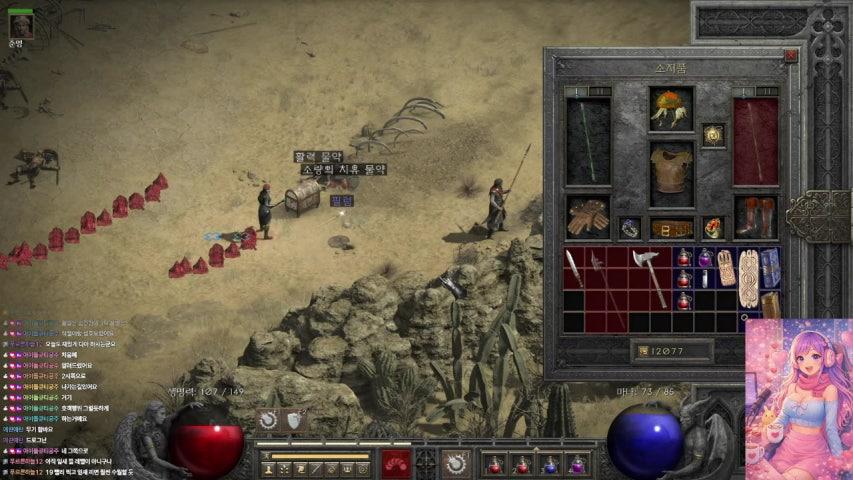Pick the green spear in left weapon slot
This screenshot has width=853, height=480.
coord(587,140)
